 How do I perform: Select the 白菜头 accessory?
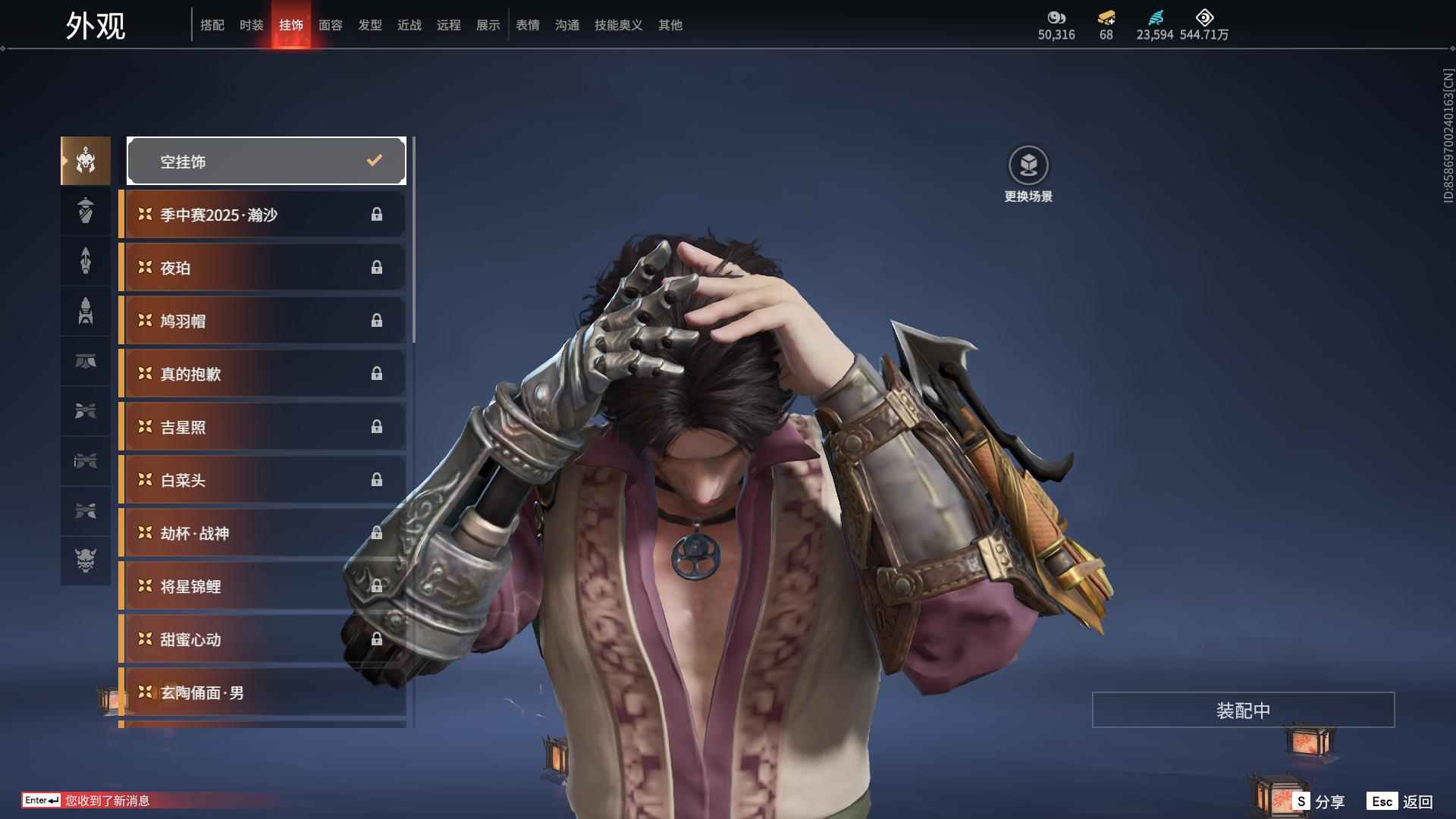(262, 480)
